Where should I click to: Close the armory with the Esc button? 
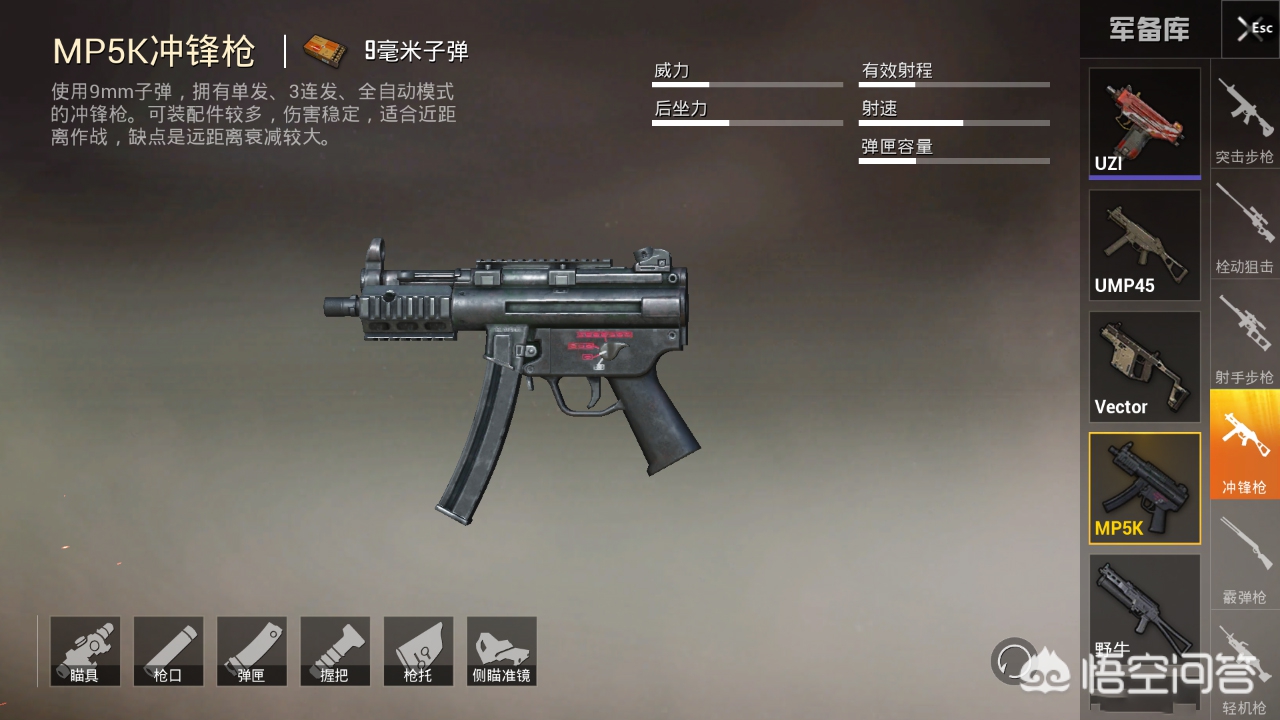1250,29
